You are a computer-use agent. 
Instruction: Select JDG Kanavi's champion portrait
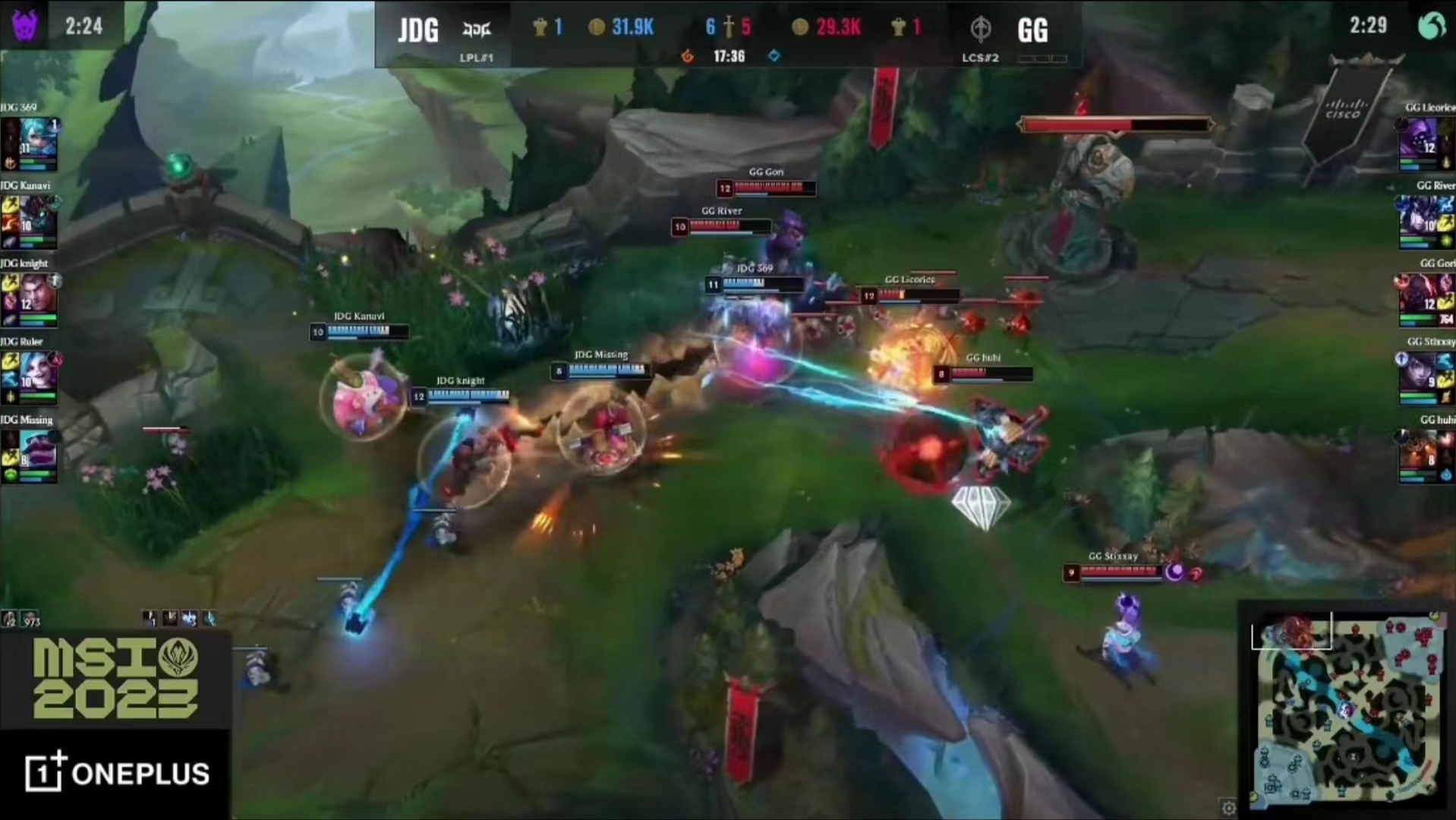[x=36, y=216]
